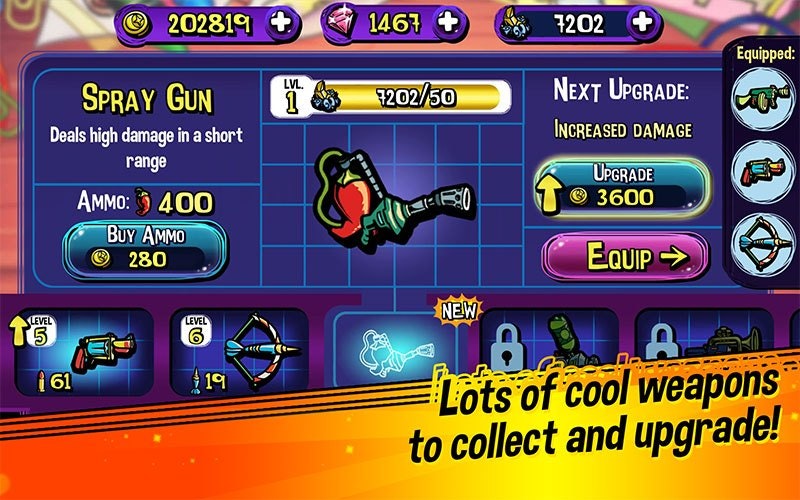
Task: Equip the Spray Gun
Action: point(625,256)
